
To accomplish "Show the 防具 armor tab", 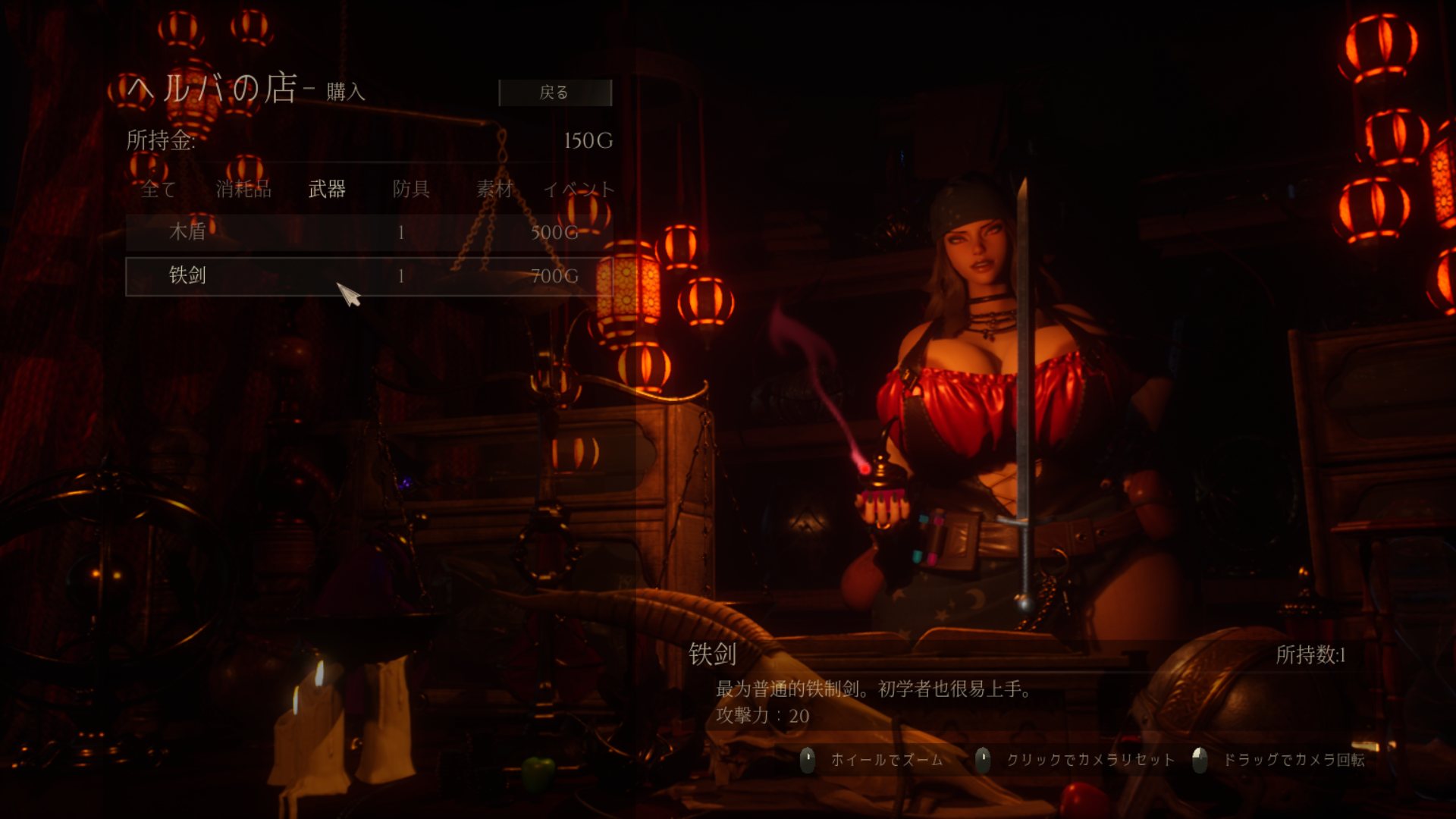I will 411,189.
